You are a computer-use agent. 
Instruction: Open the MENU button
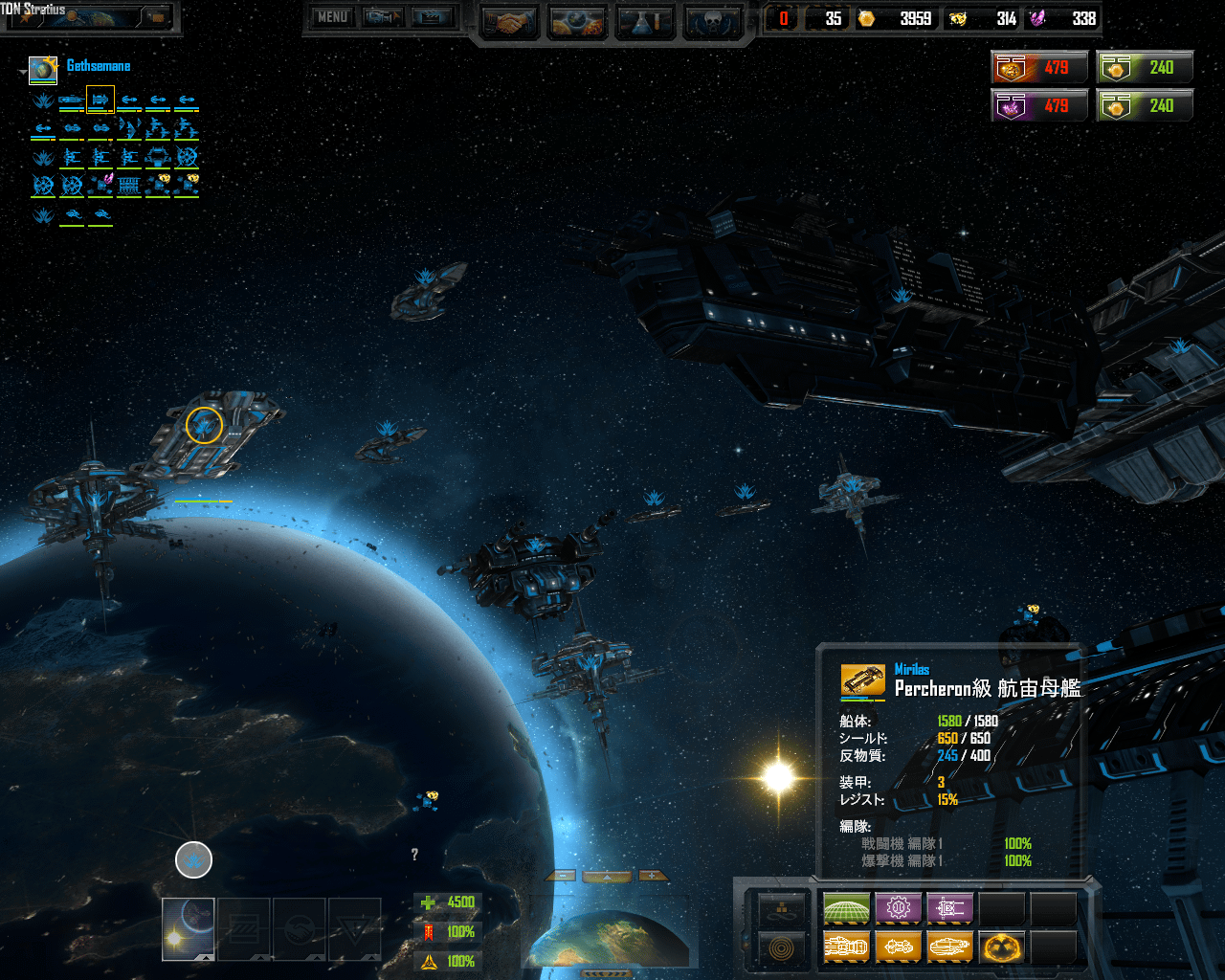(332, 17)
